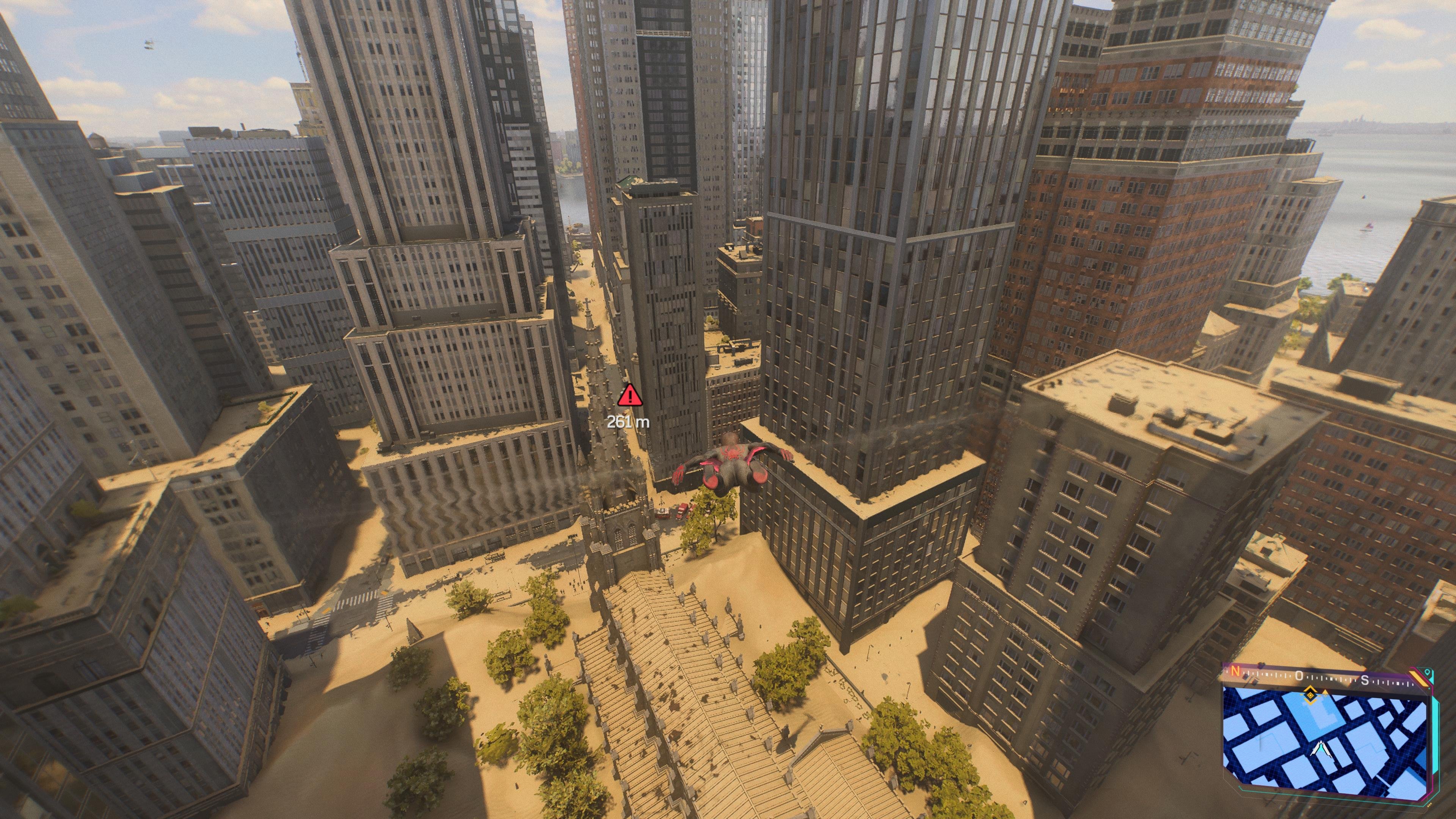Click the S marker on the compass
The width and height of the screenshot is (1456, 819).
1365,680
